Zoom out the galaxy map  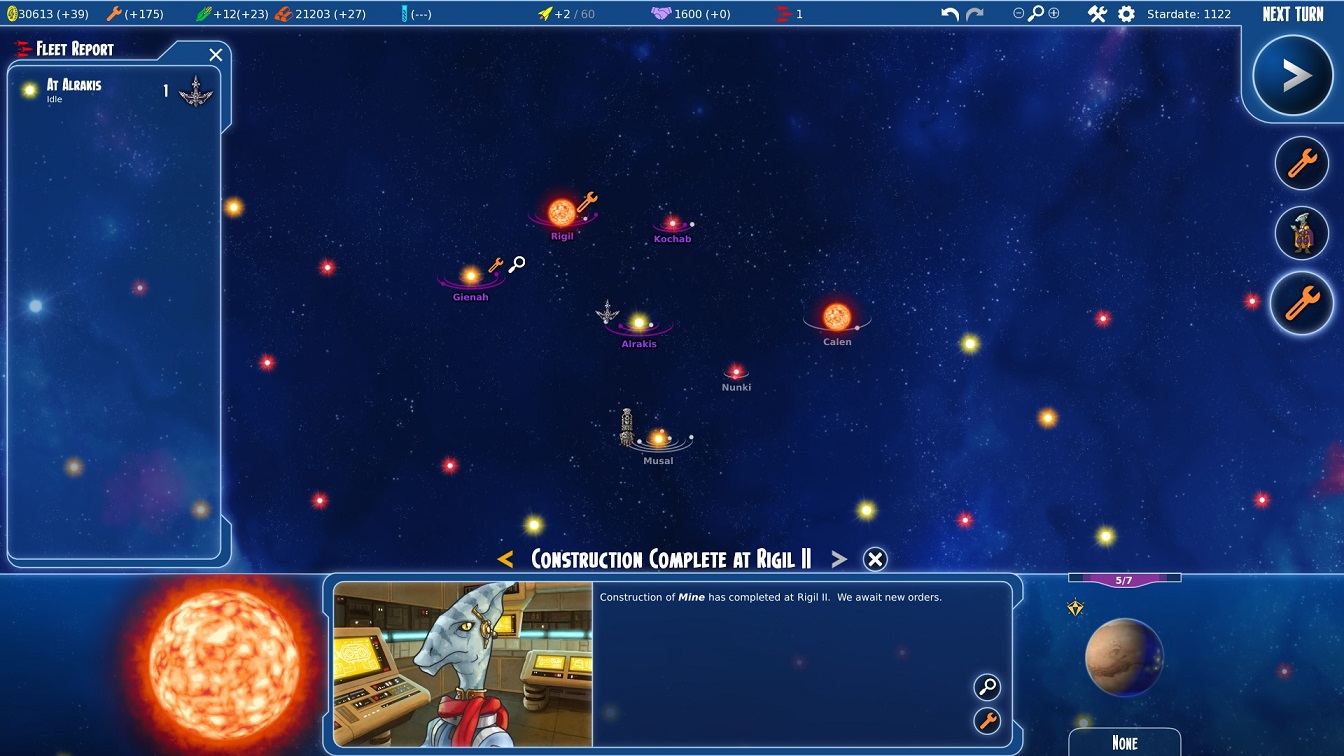point(1018,14)
